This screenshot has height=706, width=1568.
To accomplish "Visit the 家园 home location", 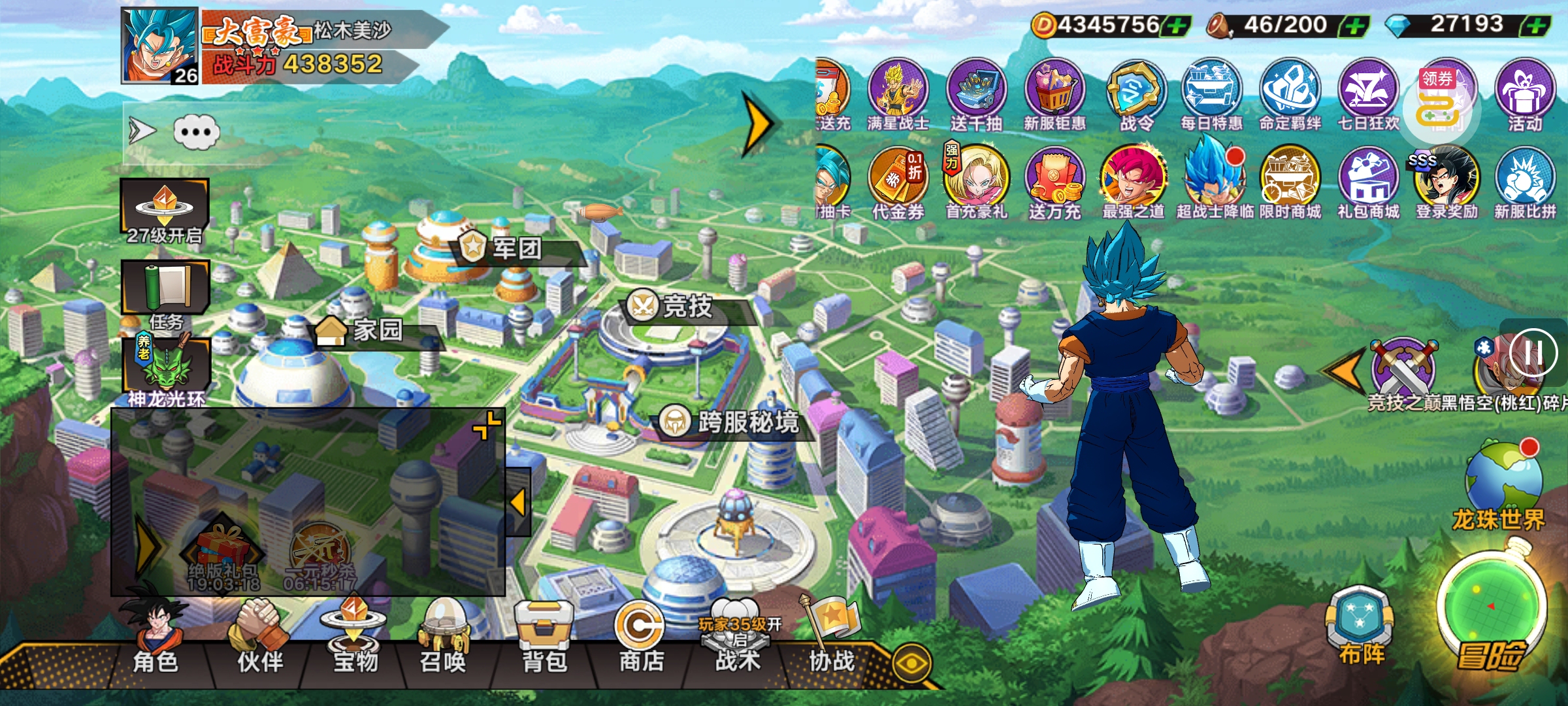I will tap(376, 330).
